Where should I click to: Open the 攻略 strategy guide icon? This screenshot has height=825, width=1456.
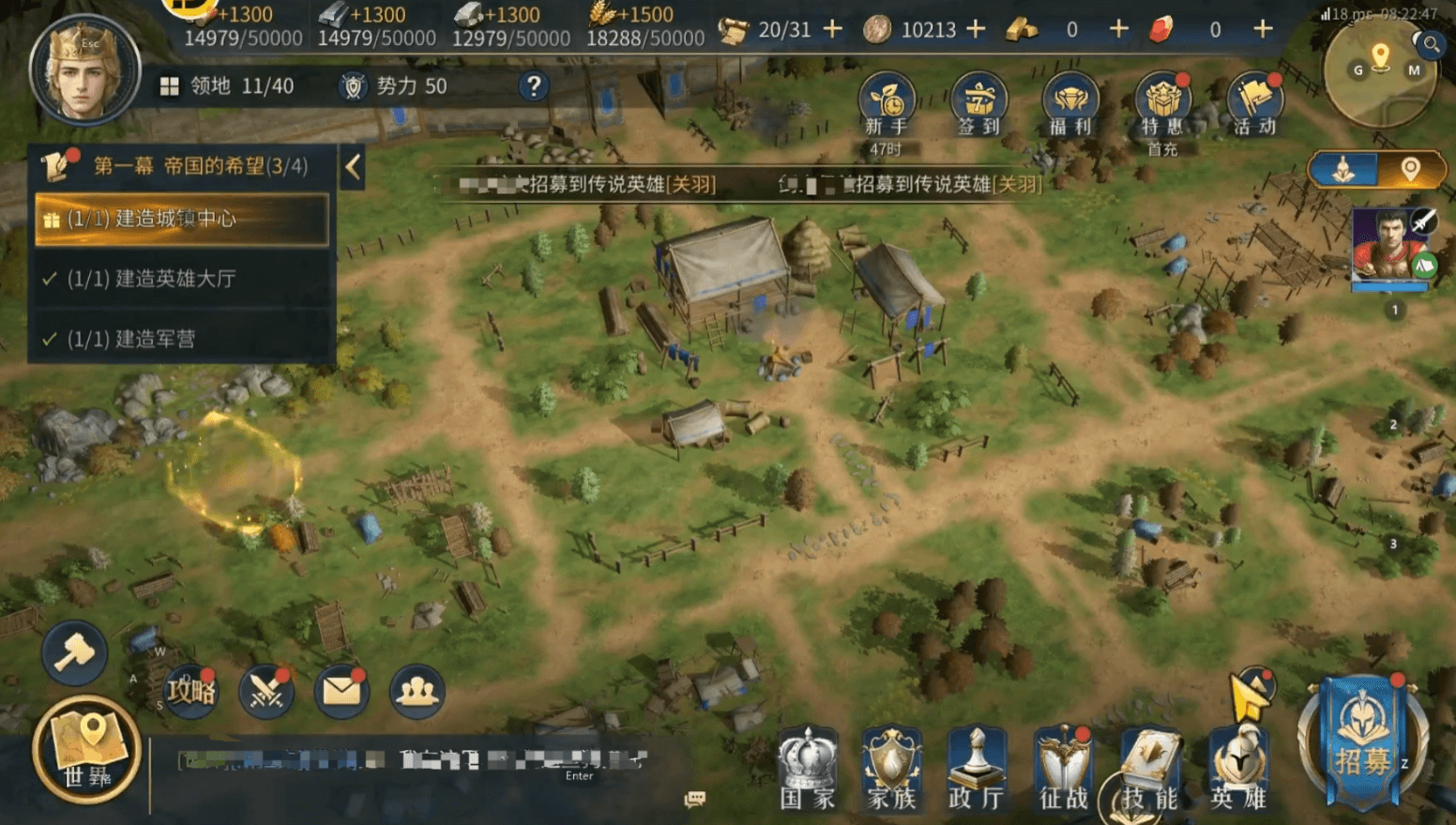tap(190, 692)
